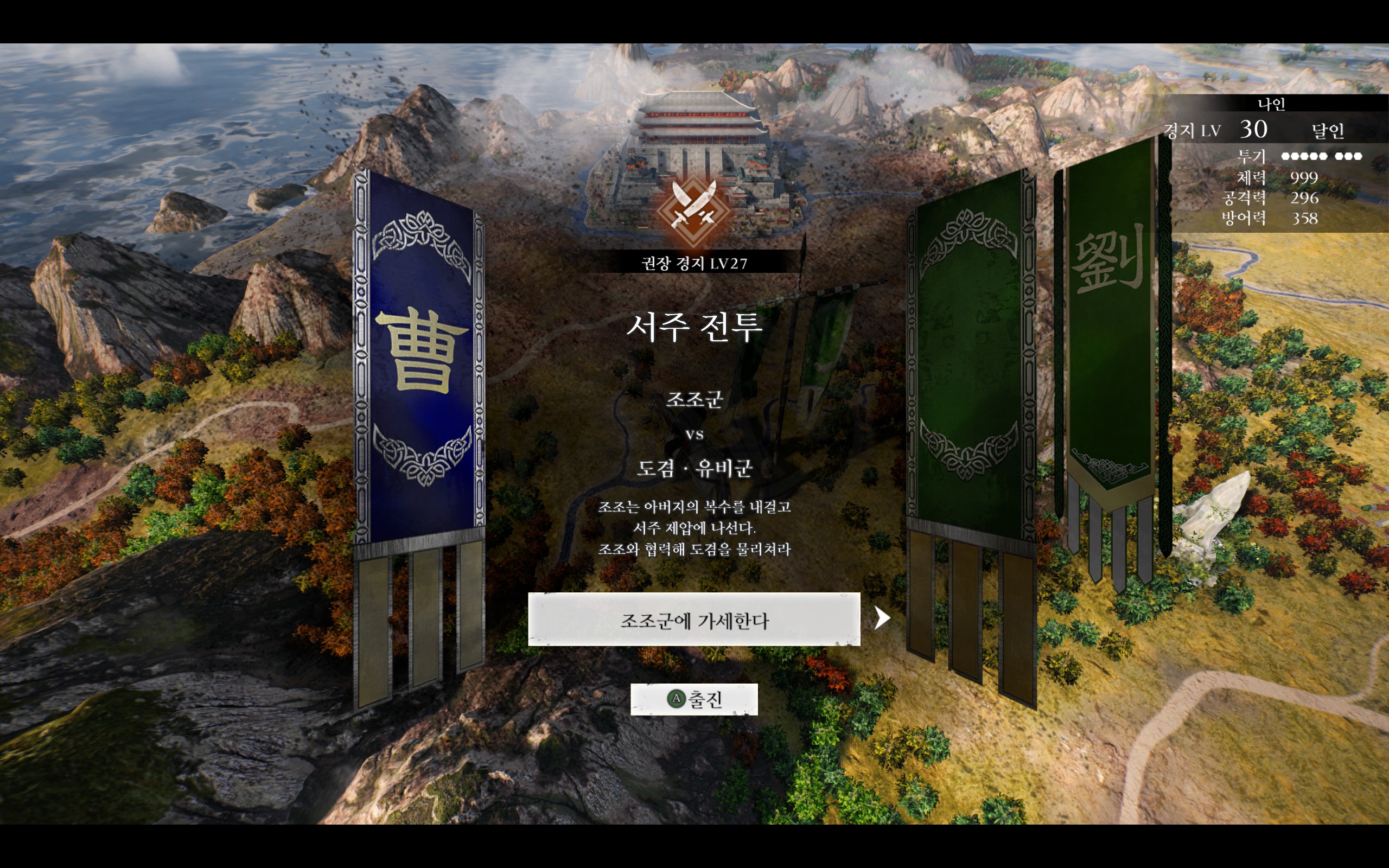Screen dimensions: 1389x868
Task: Click the 출진 sortie button
Action: (694, 699)
